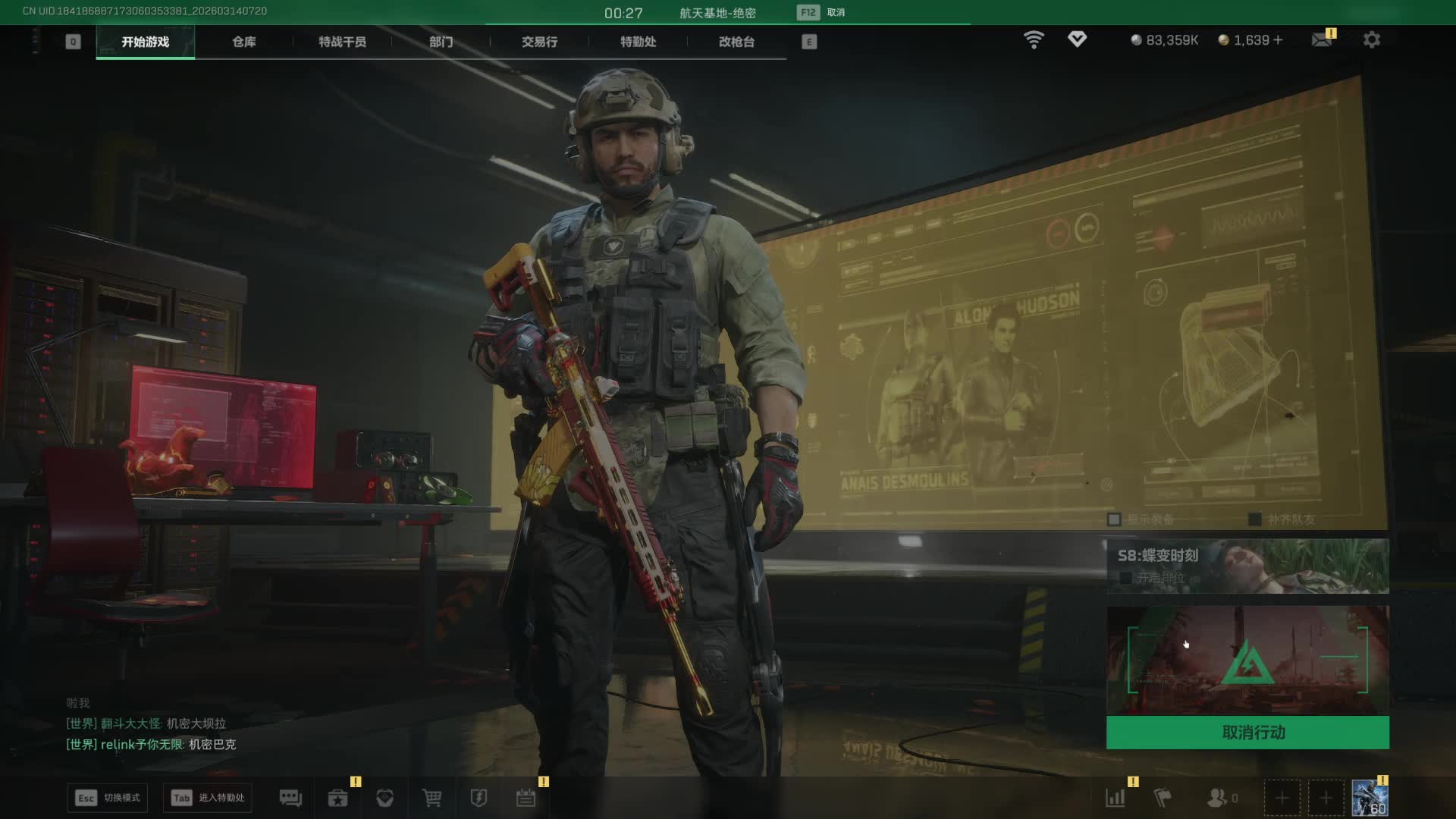Select the 开始游戏 start game tab
Screen dimensions: 1456x819
click(x=145, y=42)
